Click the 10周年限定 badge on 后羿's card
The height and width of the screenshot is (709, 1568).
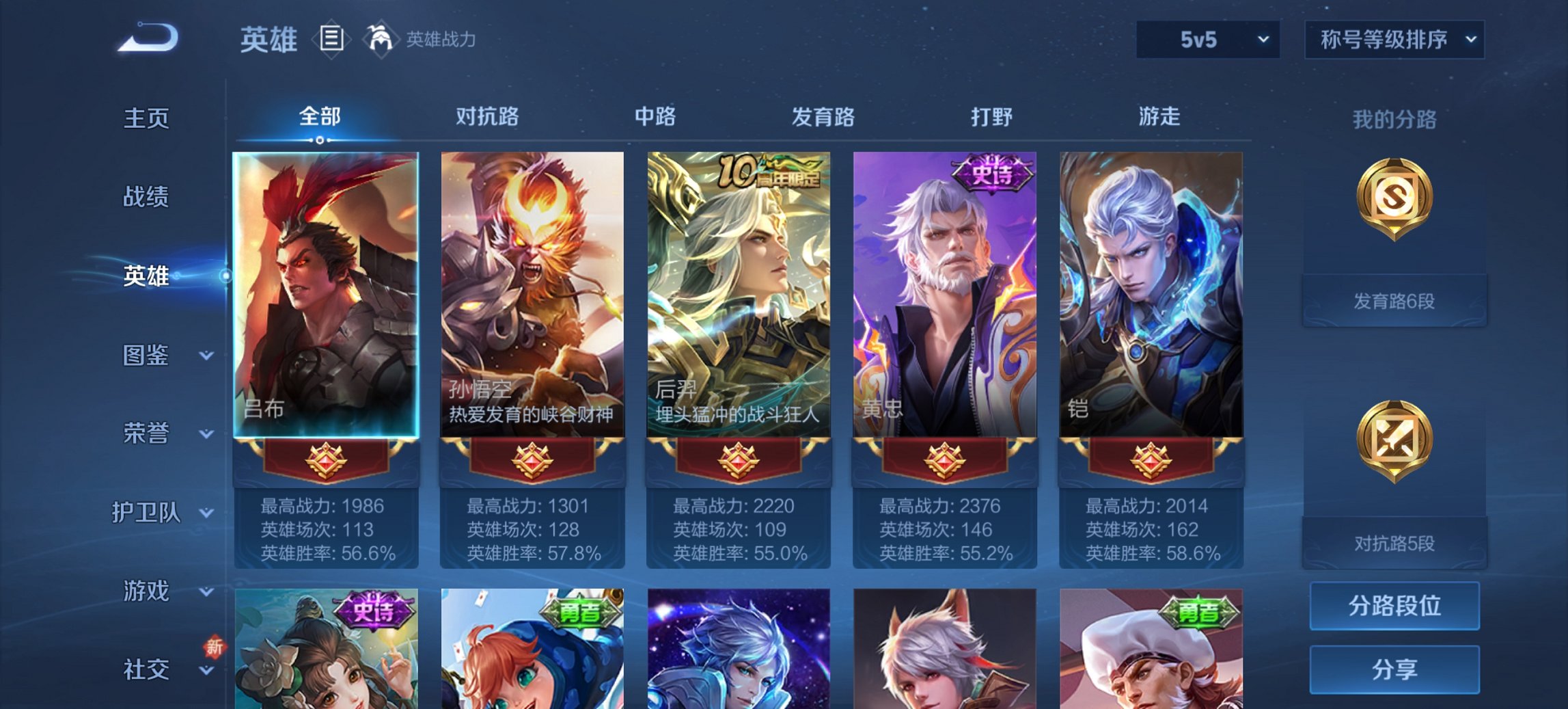[x=765, y=170]
